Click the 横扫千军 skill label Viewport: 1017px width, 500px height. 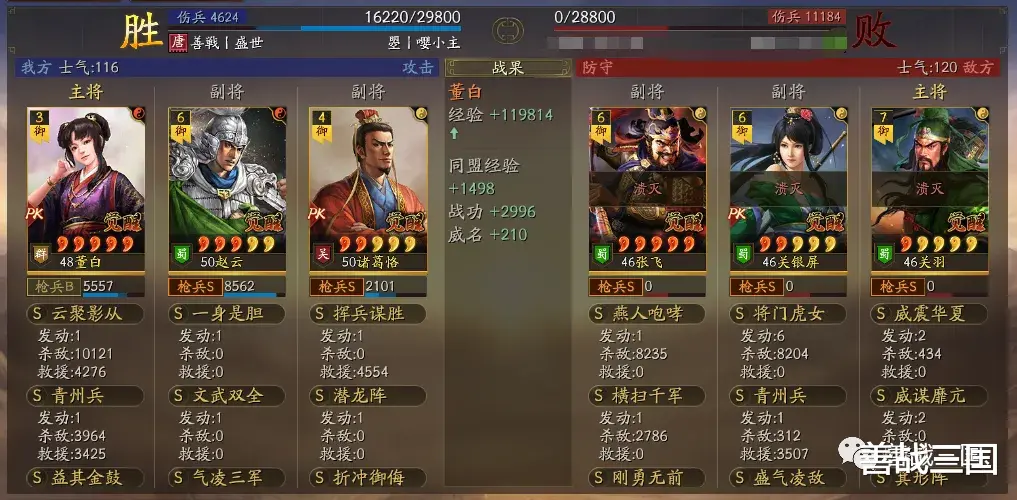647,396
